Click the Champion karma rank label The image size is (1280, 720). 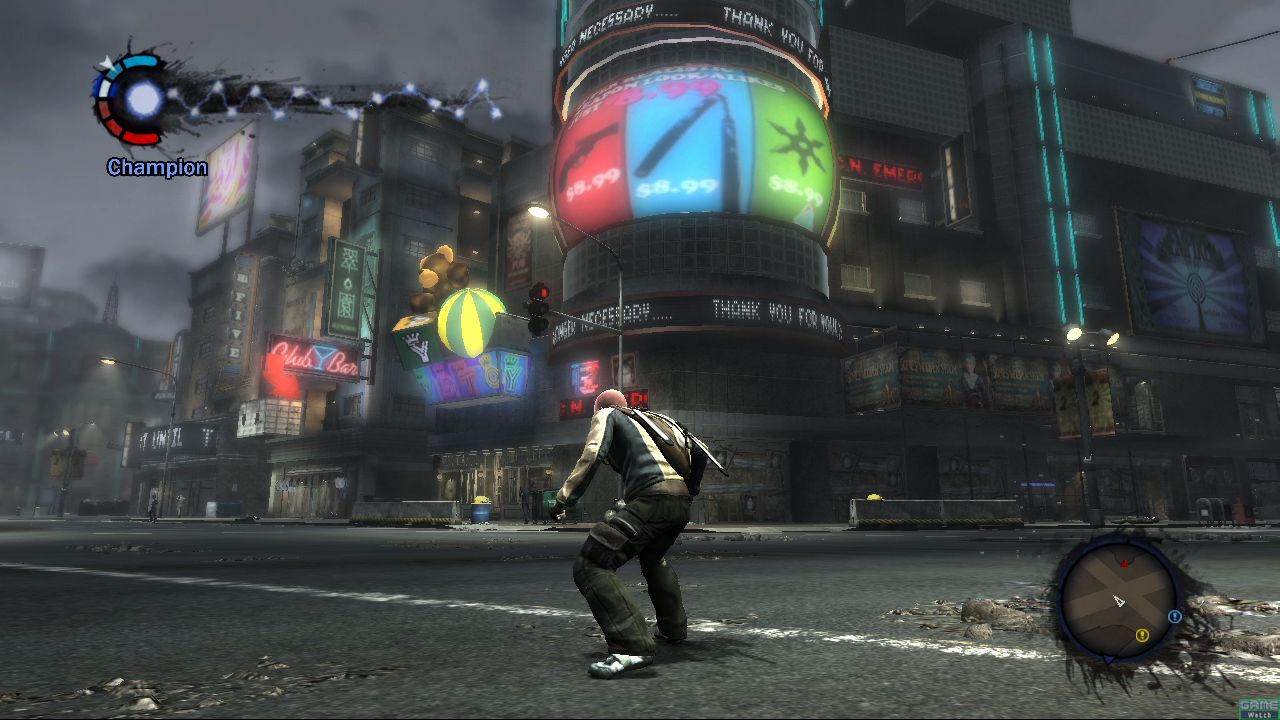(x=157, y=167)
